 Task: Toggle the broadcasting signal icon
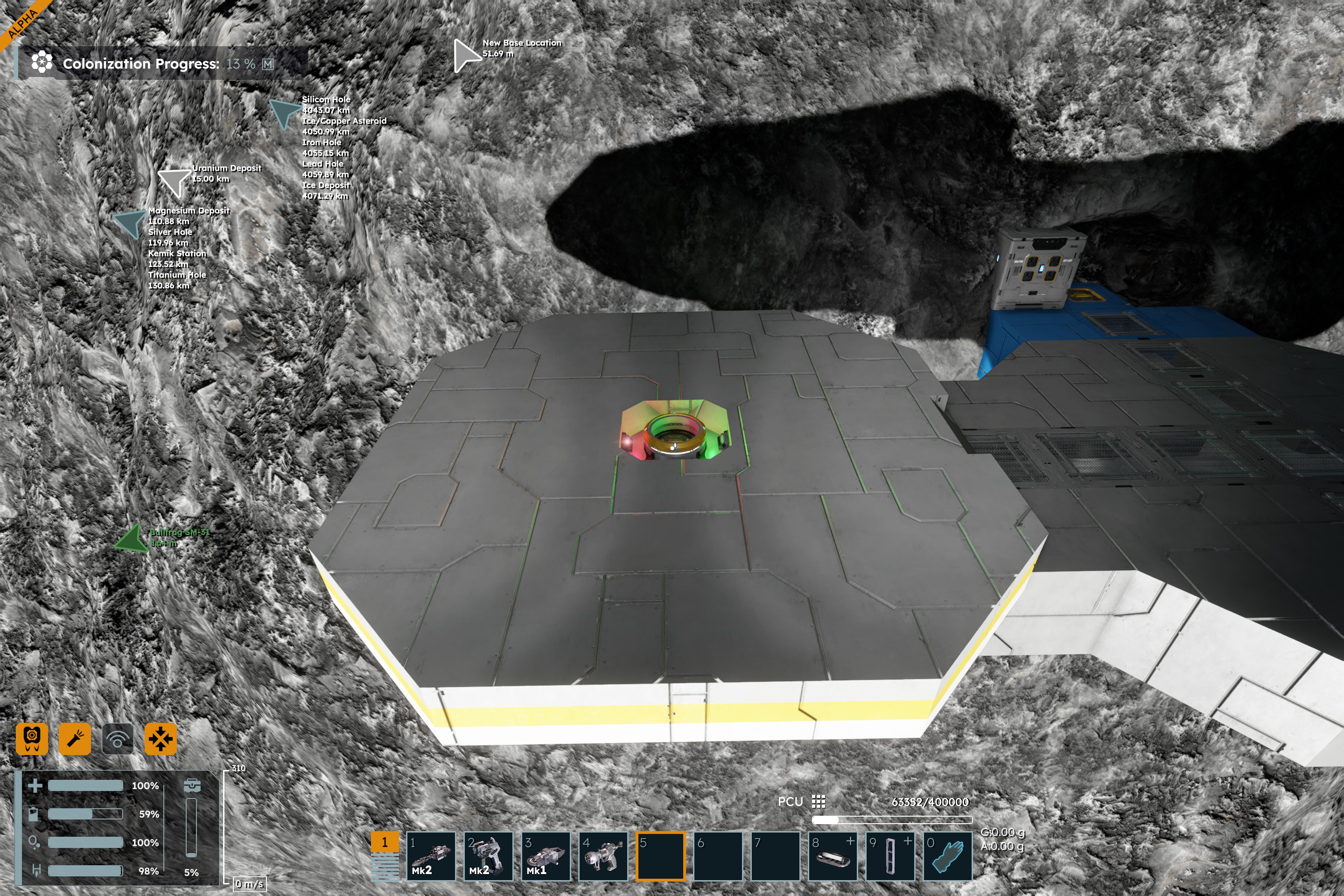coord(118,739)
